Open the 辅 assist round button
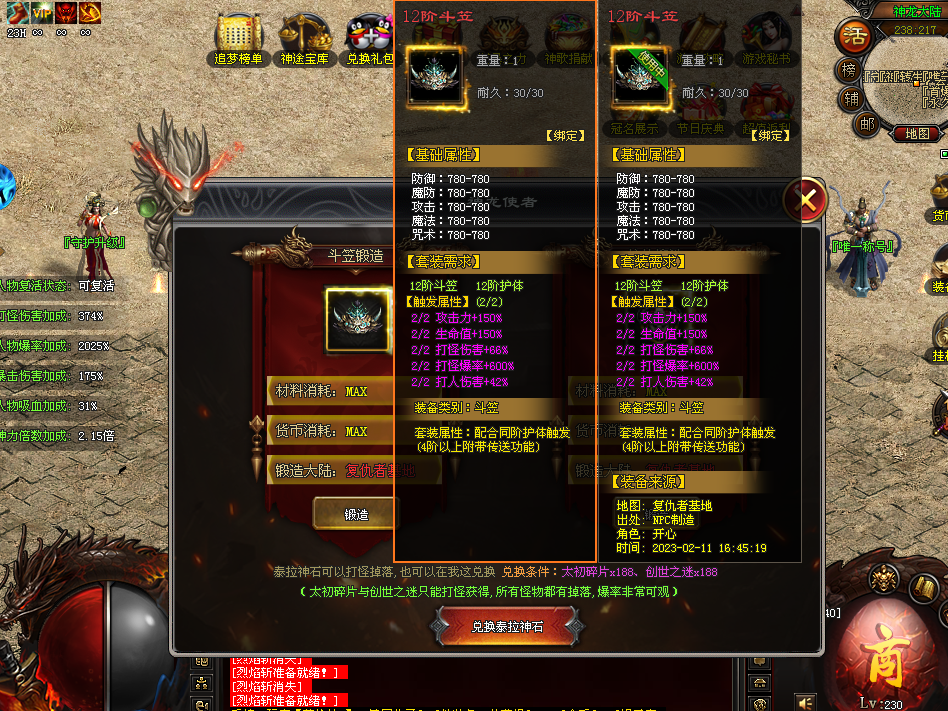The image size is (948, 711). point(851,97)
